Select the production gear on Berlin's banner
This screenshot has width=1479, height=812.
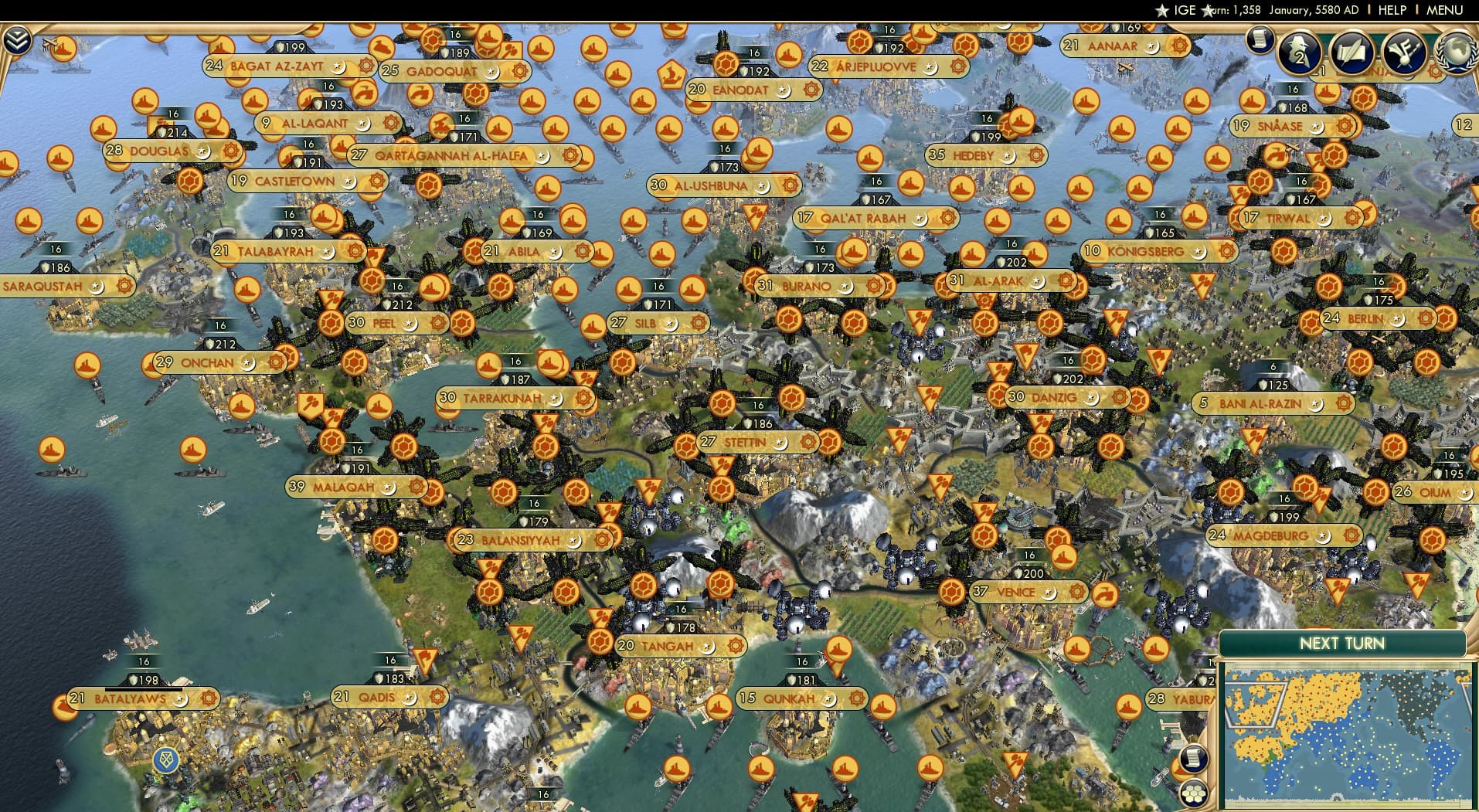(1425, 318)
